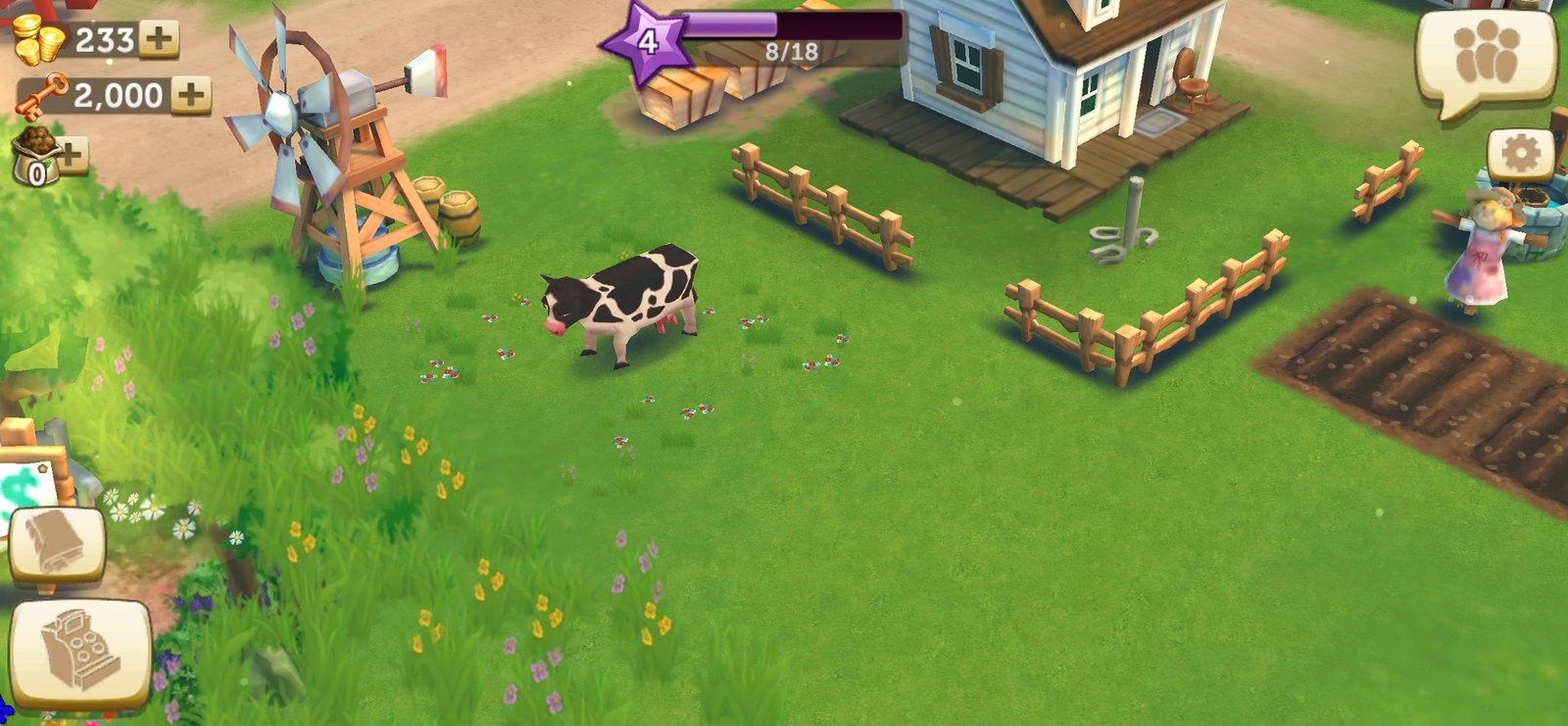1568x726 pixels.
Task: Buy more keys using the plus button
Action: 191,95
